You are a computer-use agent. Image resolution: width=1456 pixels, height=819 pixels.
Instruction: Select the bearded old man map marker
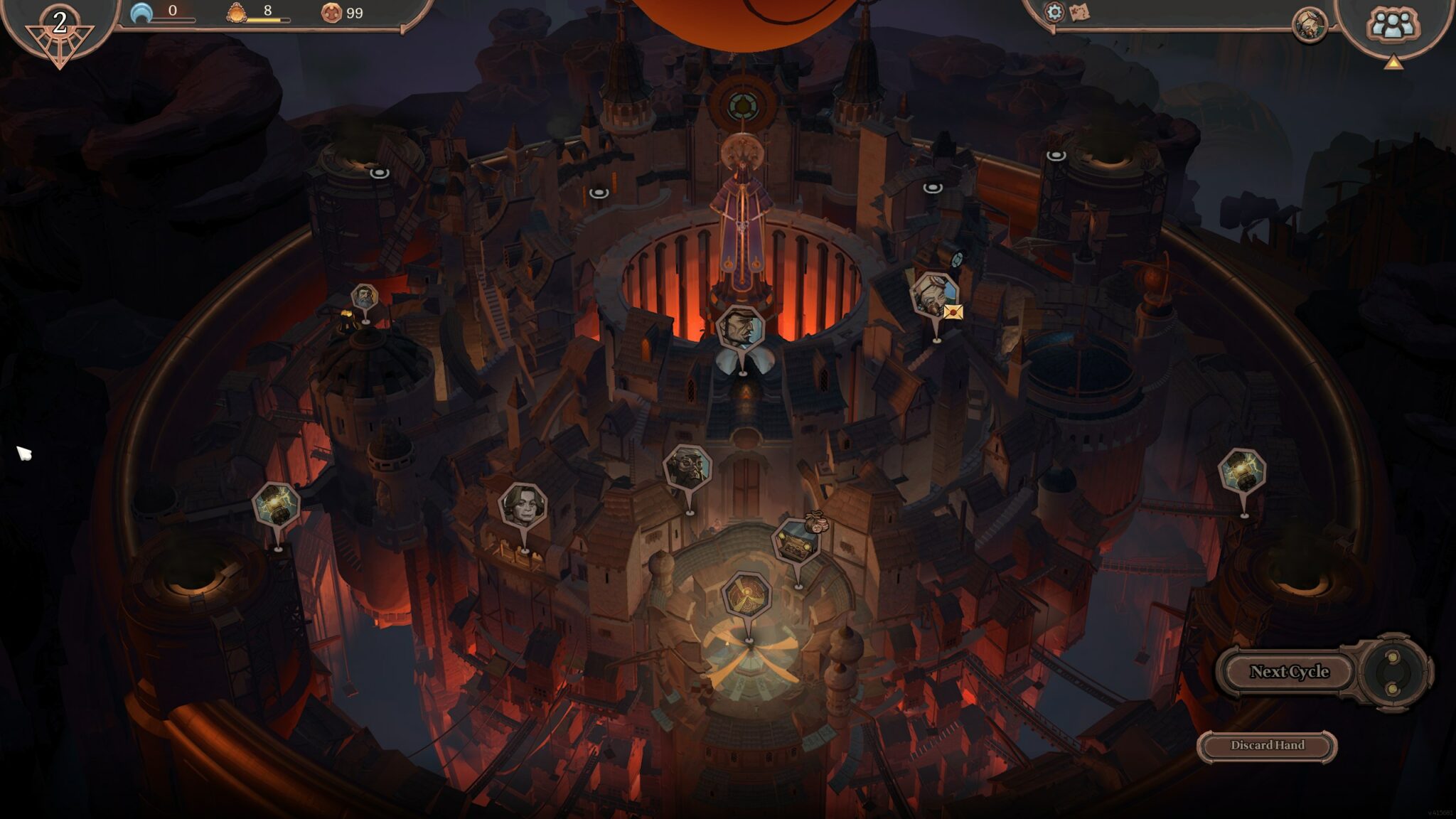click(364, 299)
